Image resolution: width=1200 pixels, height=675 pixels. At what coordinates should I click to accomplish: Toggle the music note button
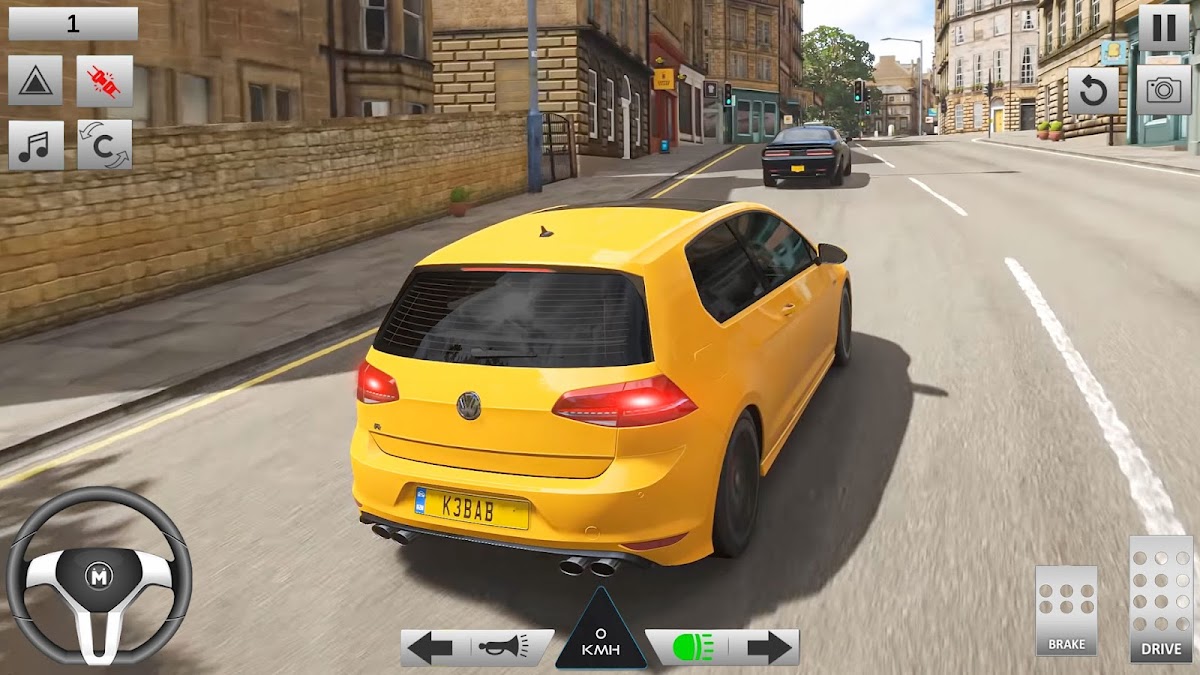pos(35,145)
